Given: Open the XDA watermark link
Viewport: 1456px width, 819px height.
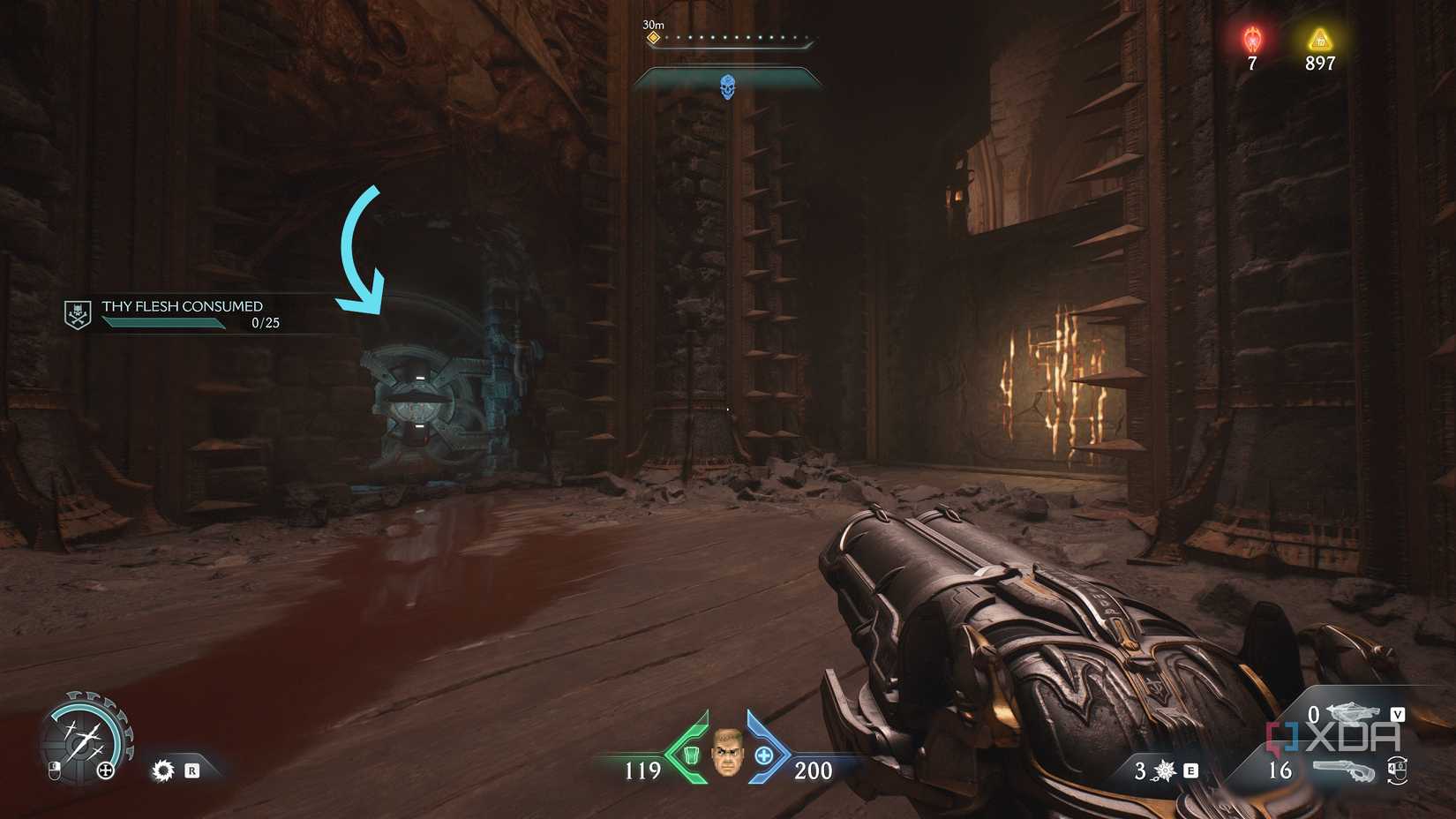Looking at the screenshot, I should click(x=1332, y=736).
